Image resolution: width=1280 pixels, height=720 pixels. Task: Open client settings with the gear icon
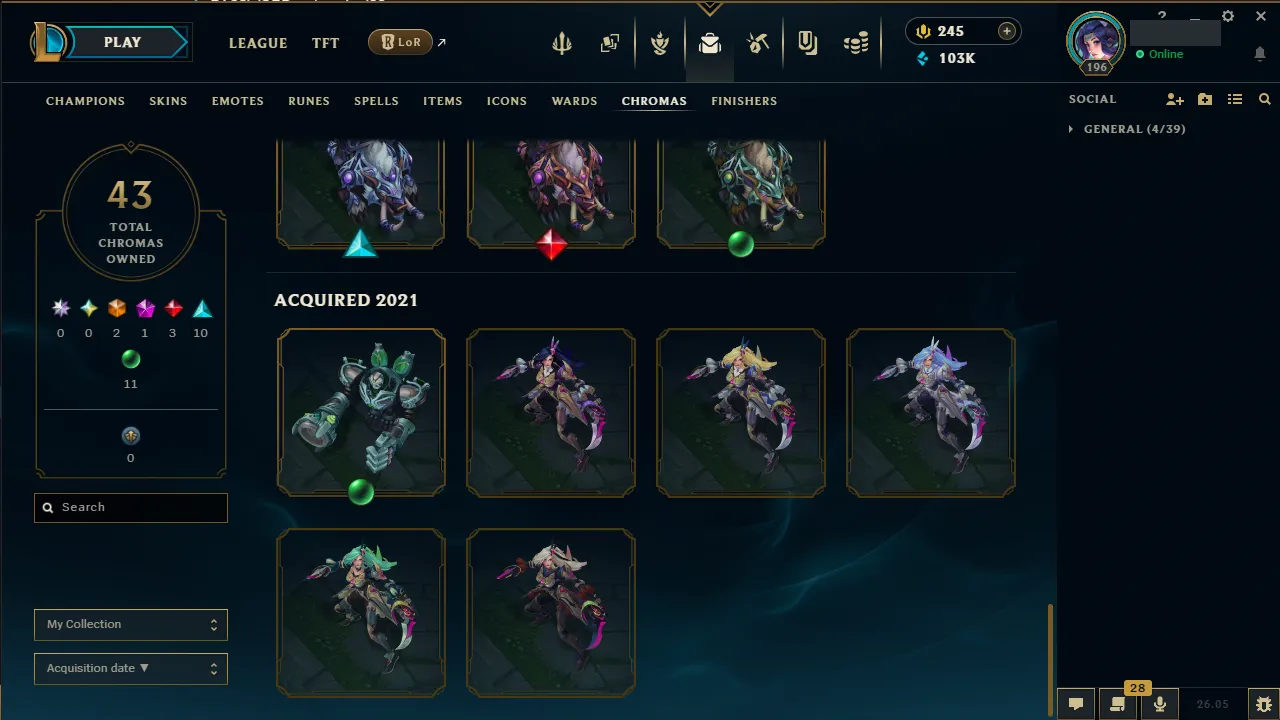click(1228, 16)
